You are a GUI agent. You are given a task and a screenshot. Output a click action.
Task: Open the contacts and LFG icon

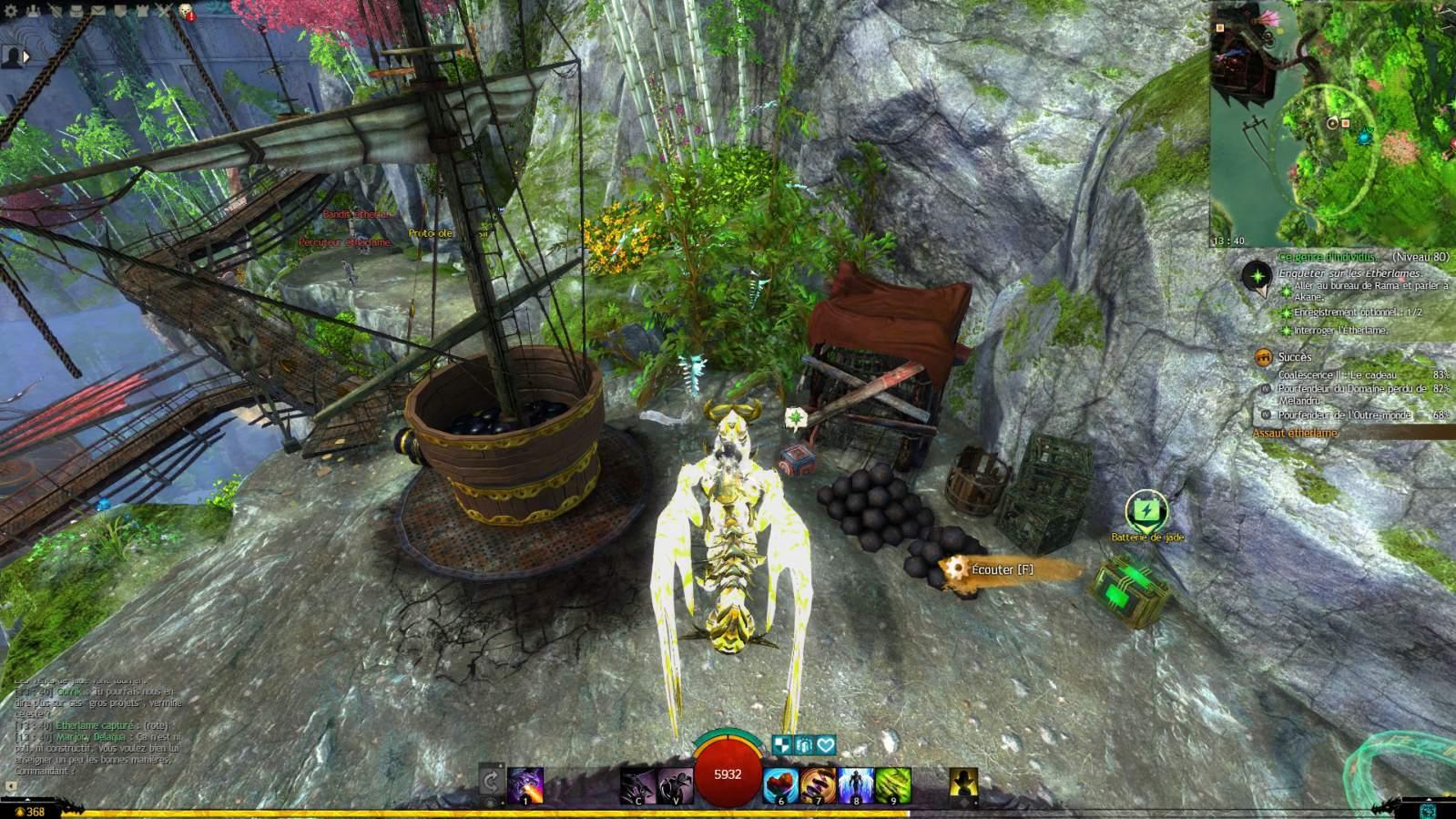click(34, 12)
